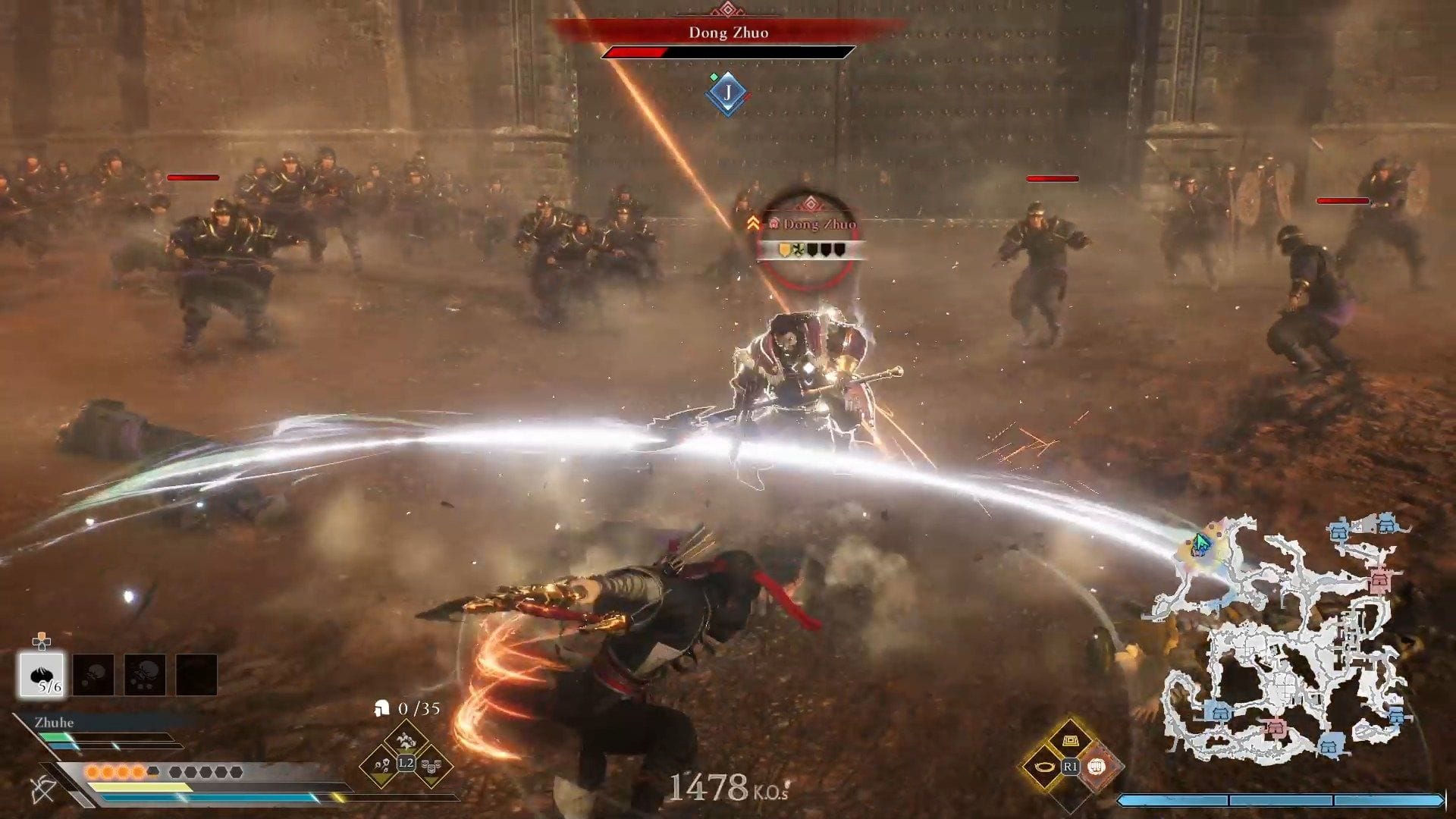Select the meat bun item slot
This screenshot has height=819, width=1456.
point(42,674)
